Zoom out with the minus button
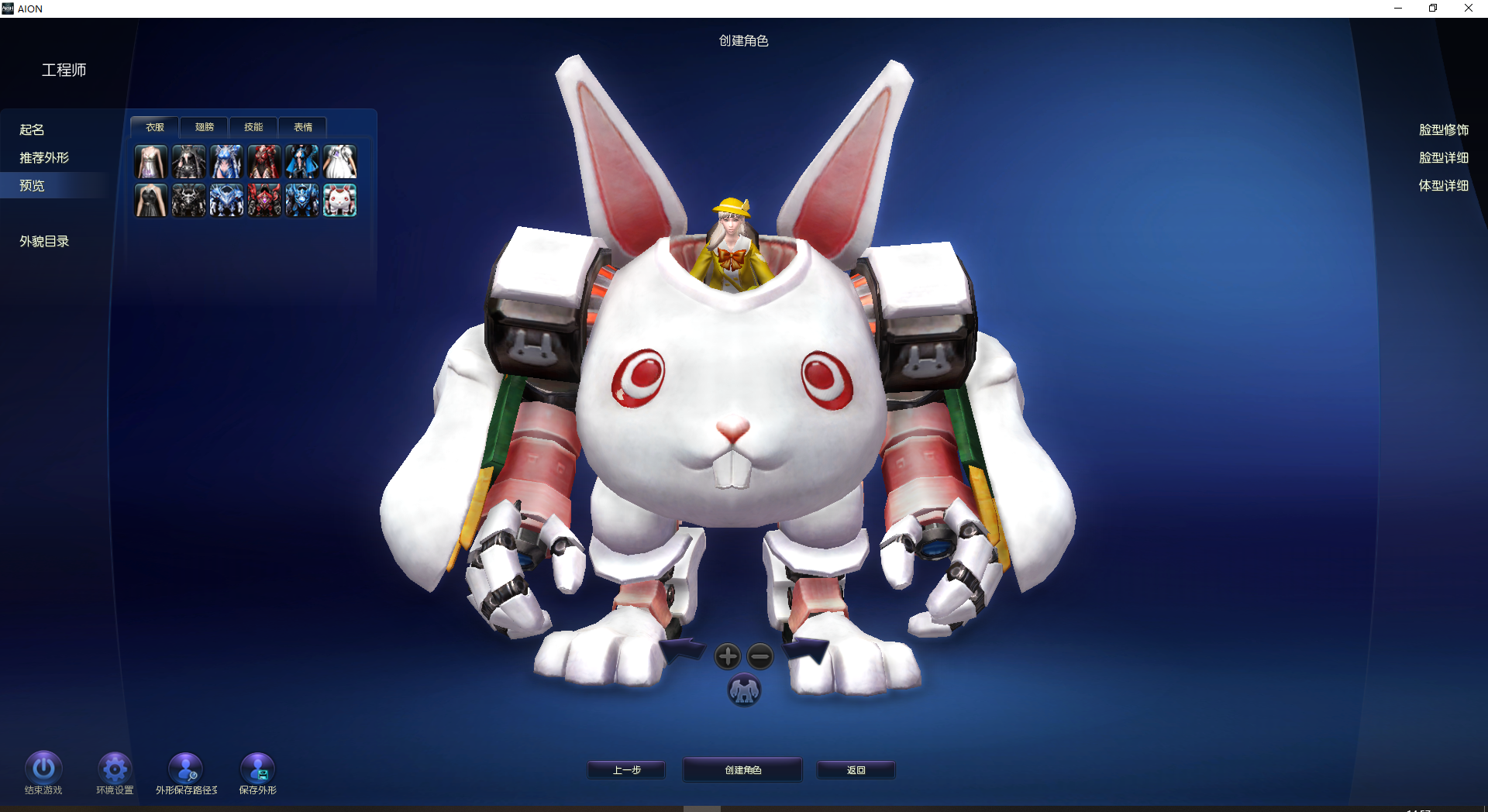The image size is (1488, 812). tap(760, 656)
